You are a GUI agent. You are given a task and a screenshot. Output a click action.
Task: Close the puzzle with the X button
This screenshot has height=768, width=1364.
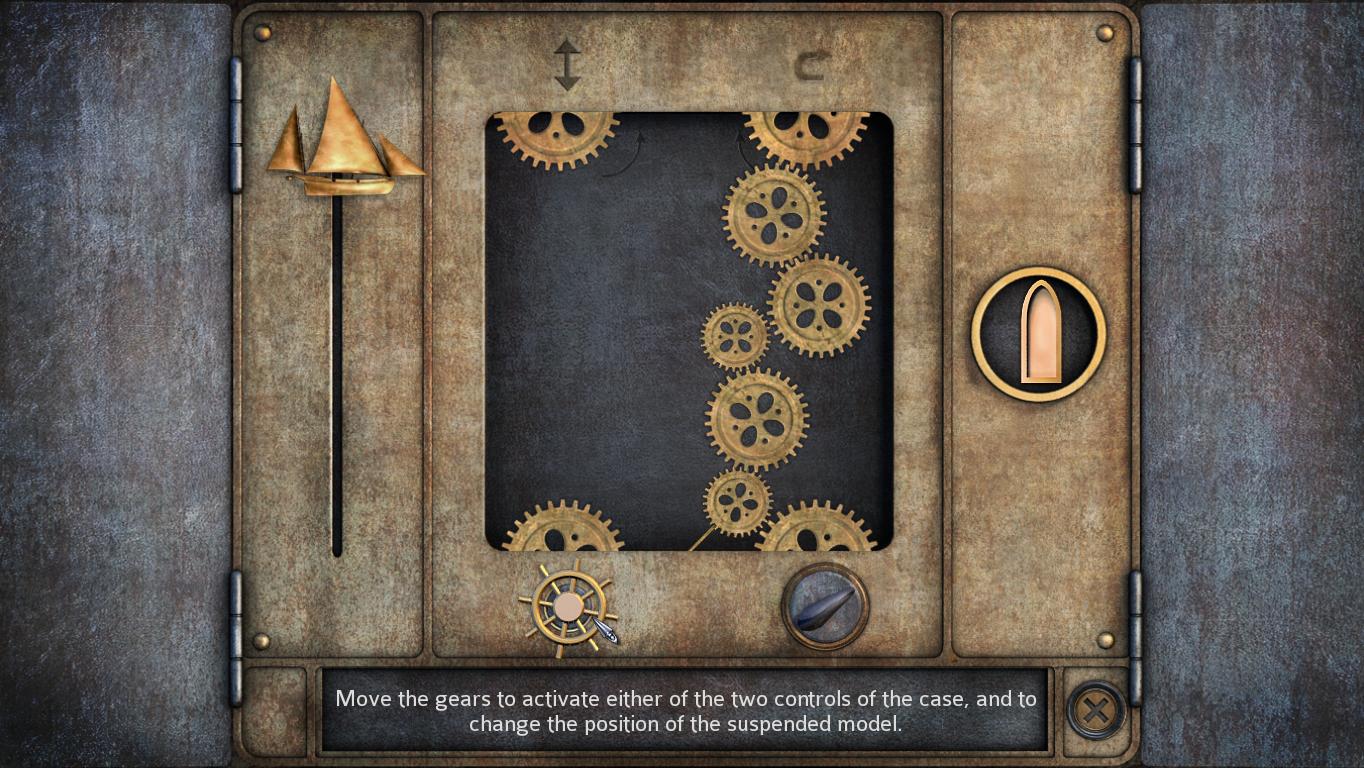[1096, 711]
